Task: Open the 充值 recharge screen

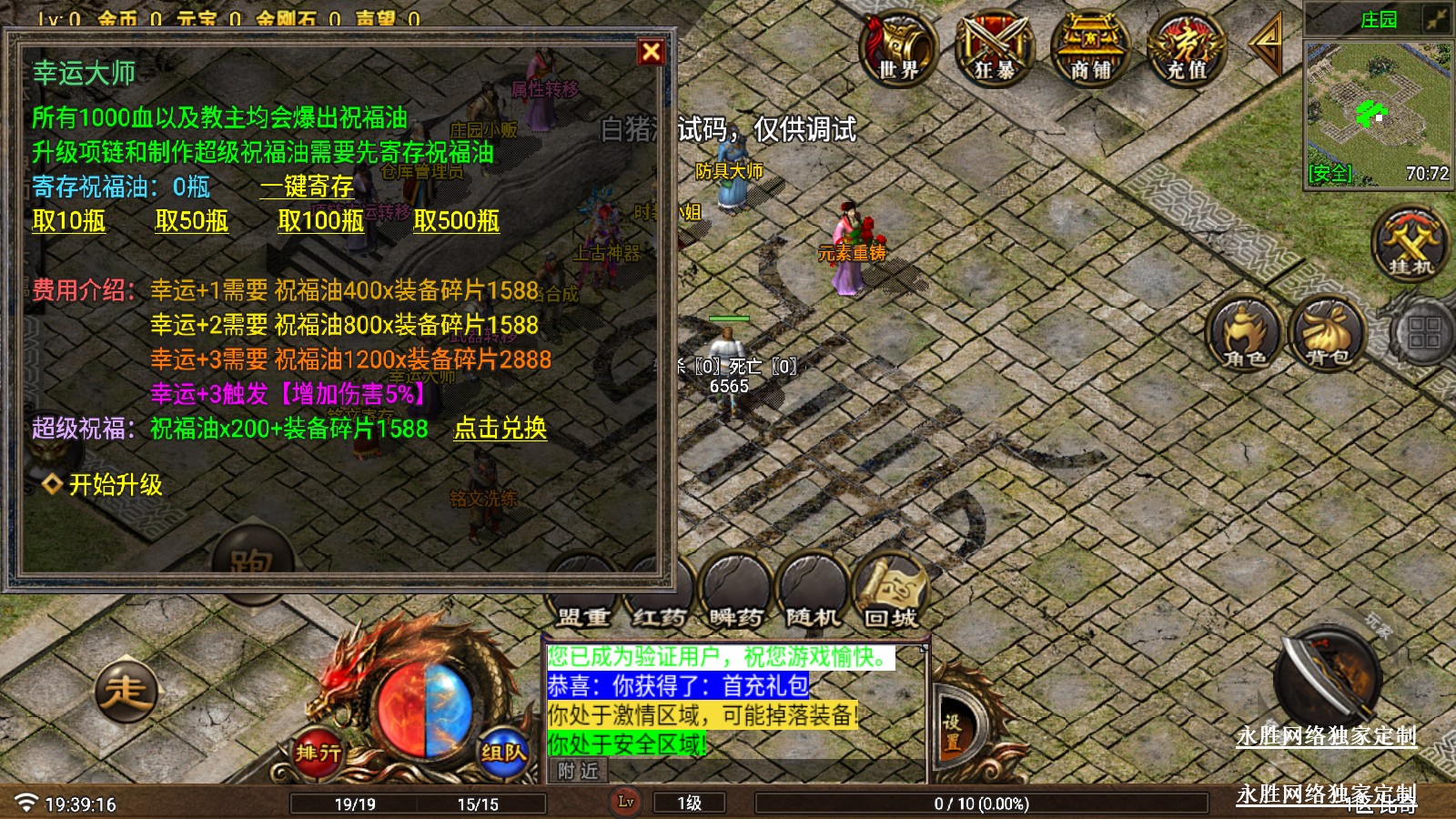Action: pyautogui.click(x=1187, y=50)
